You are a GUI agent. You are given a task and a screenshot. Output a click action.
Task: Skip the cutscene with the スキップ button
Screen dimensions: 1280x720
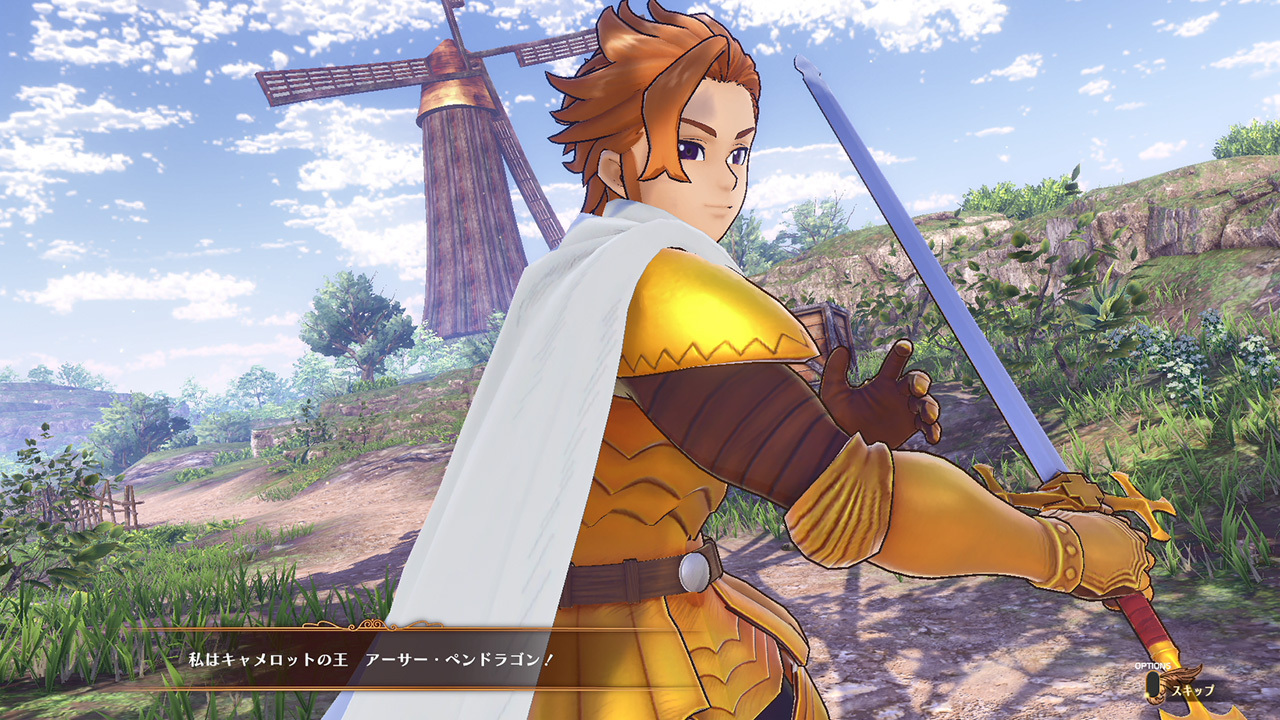click(x=1182, y=688)
